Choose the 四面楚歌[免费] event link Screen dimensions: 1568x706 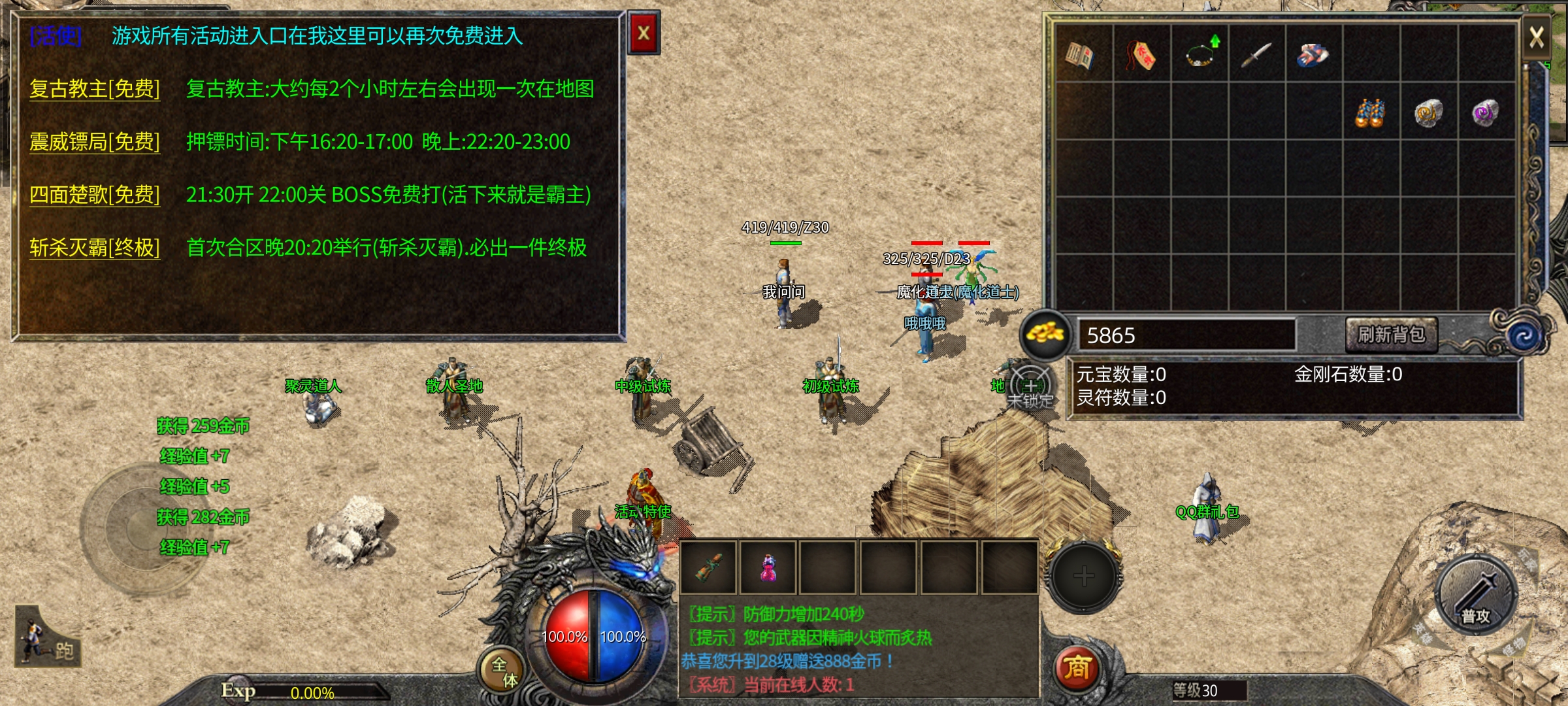tap(95, 195)
